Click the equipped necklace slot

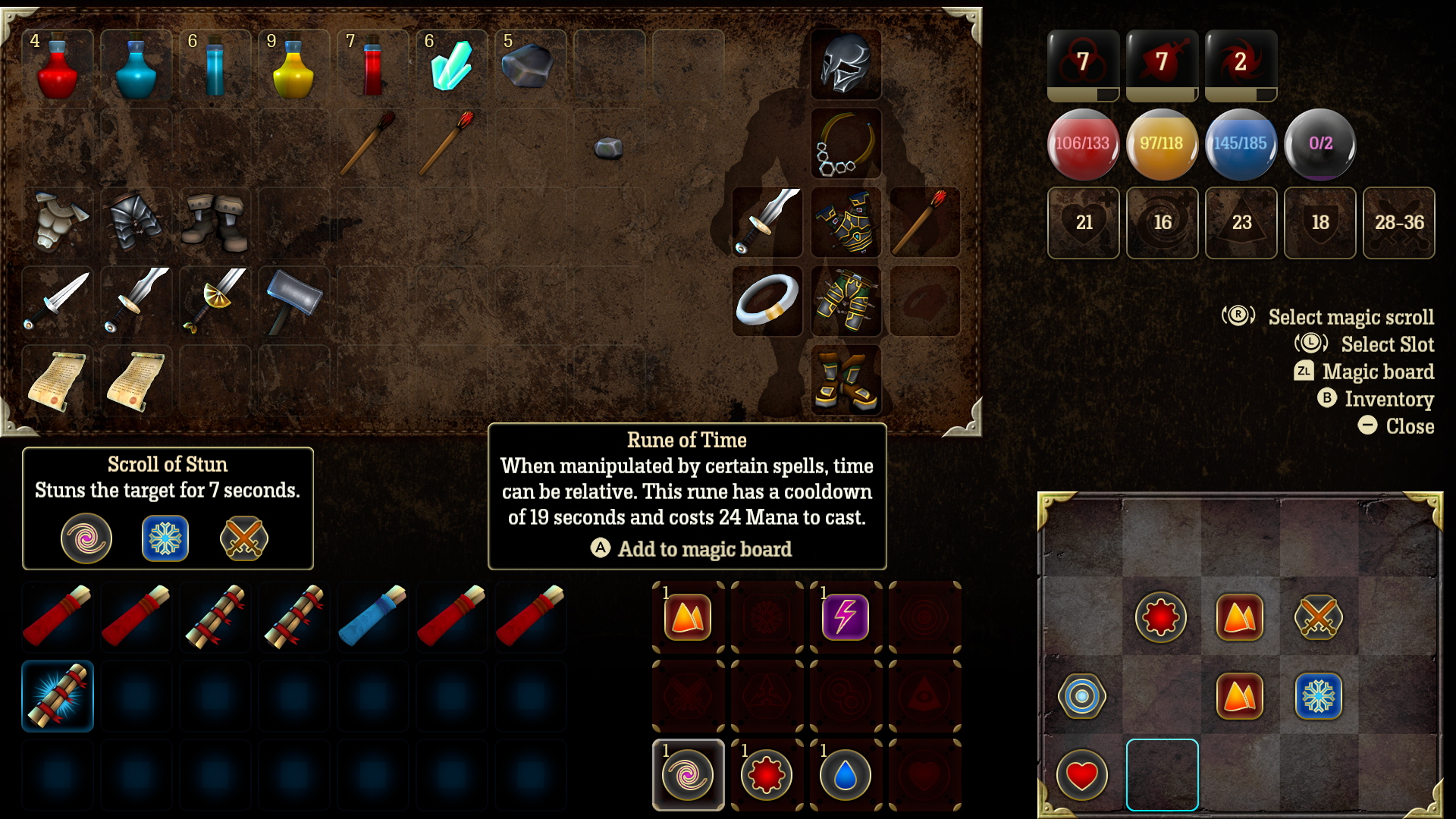coord(846,144)
